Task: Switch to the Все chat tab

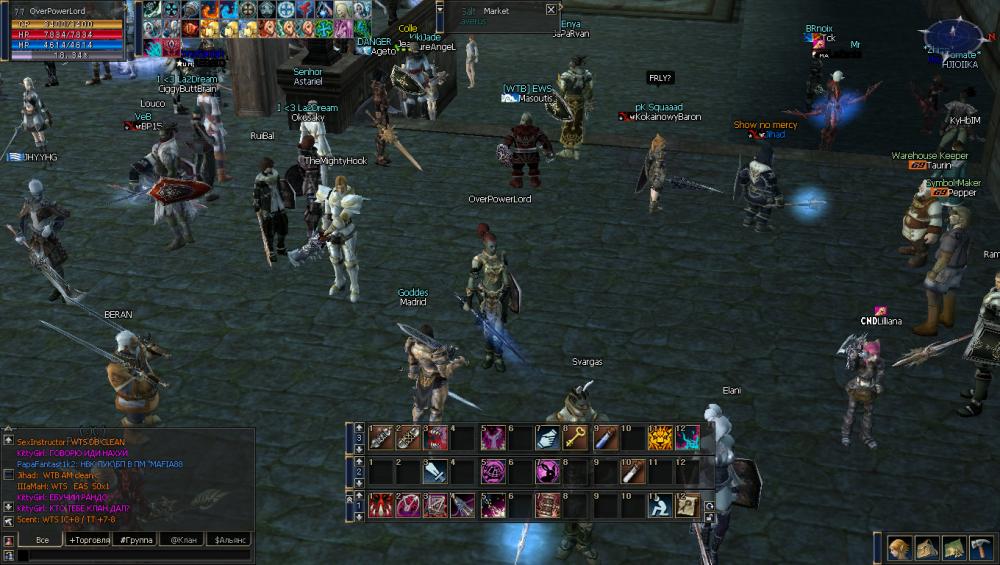Action: click(x=41, y=540)
